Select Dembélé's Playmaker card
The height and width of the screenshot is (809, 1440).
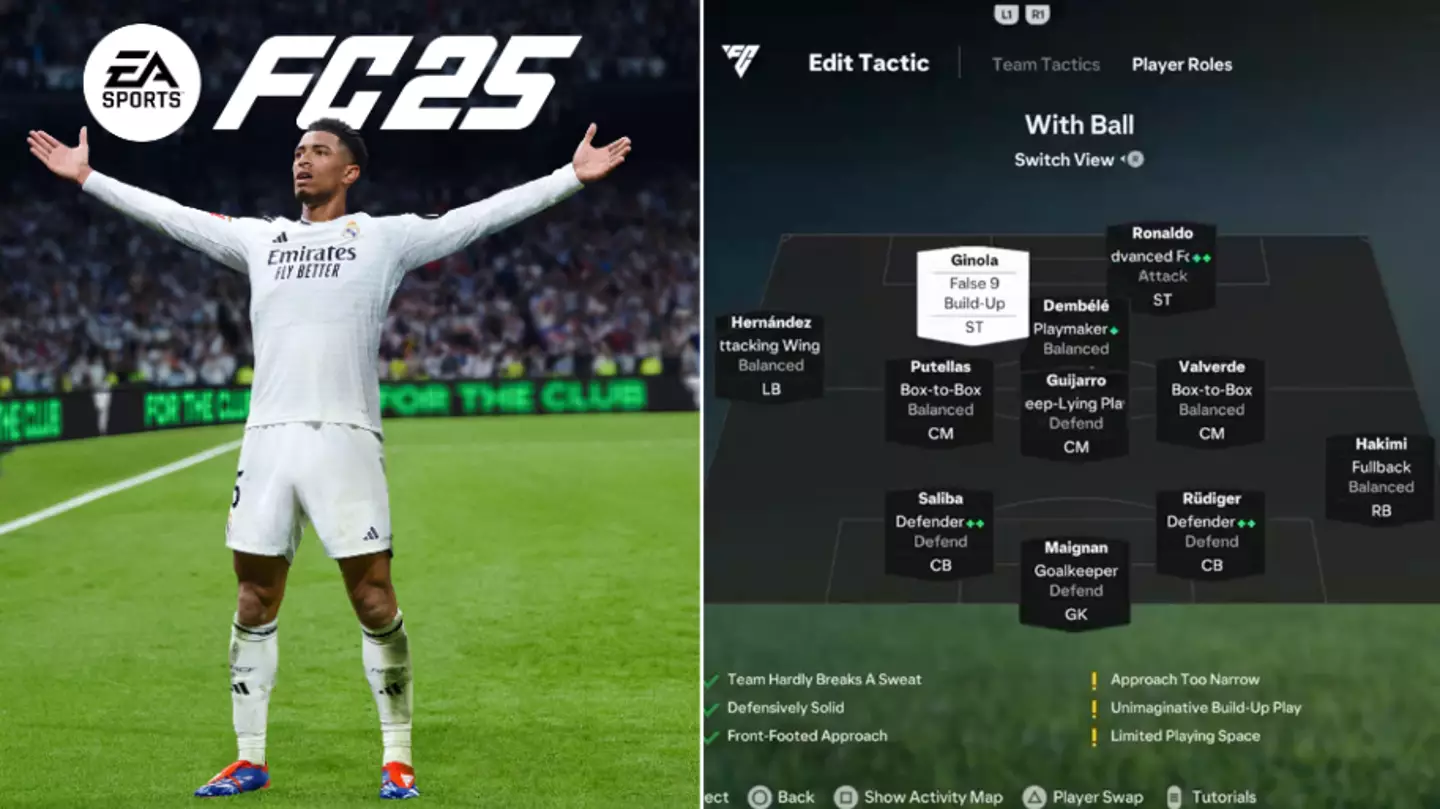click(x=1077, y=329)
